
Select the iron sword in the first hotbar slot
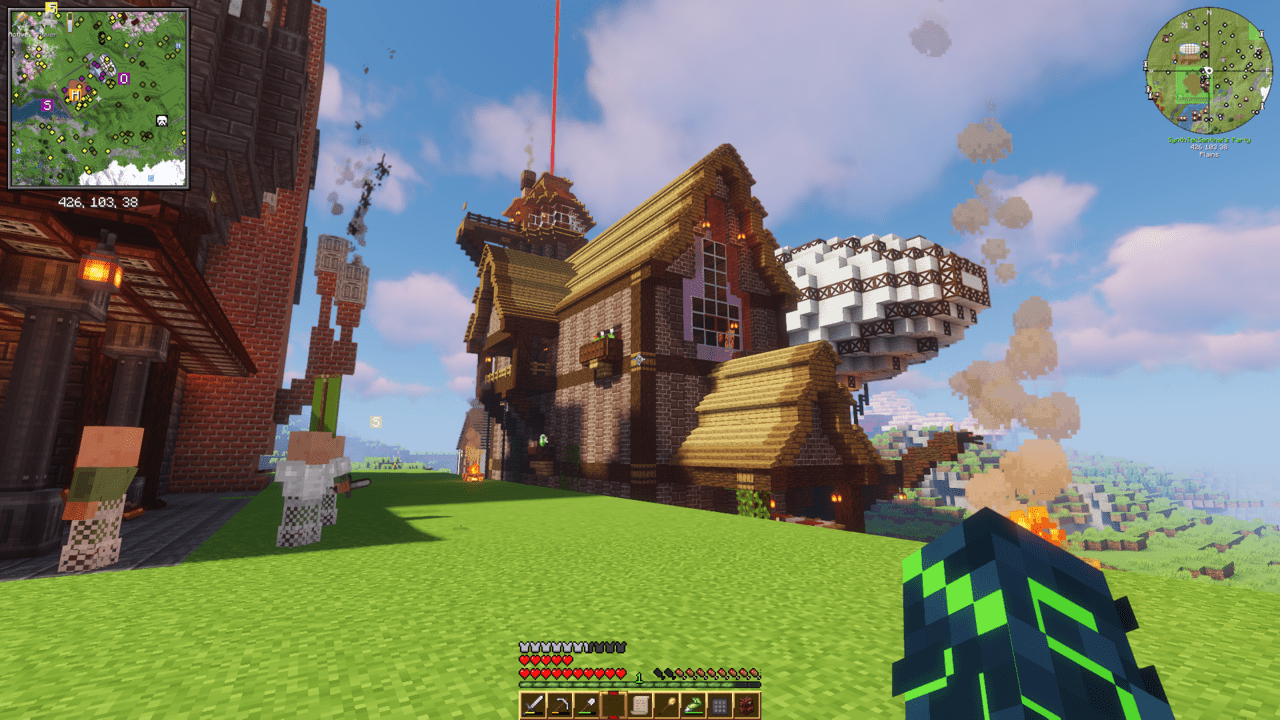(532, 704)
